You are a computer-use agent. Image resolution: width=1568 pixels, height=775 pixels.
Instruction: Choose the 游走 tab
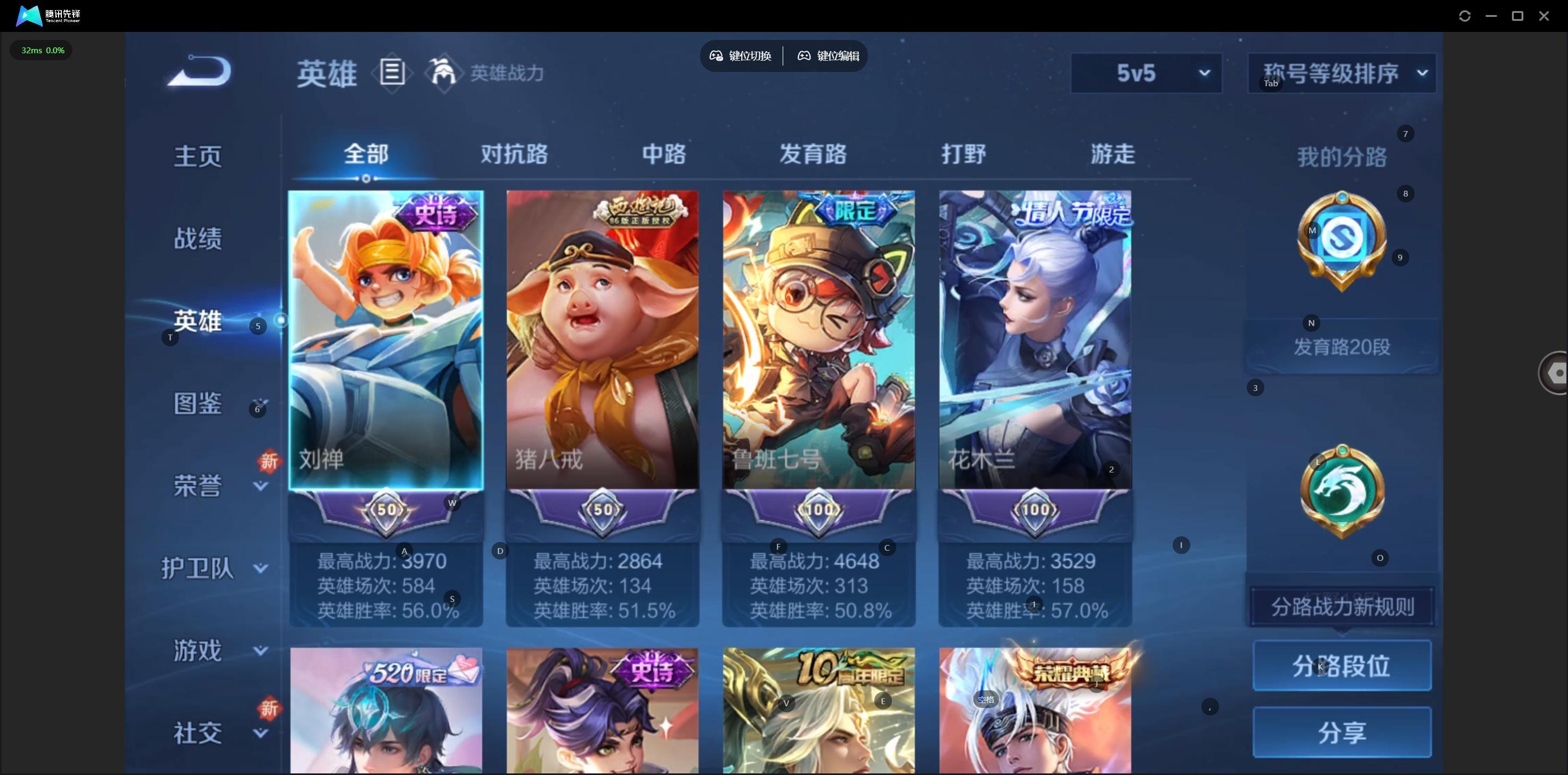[1112, 154]
